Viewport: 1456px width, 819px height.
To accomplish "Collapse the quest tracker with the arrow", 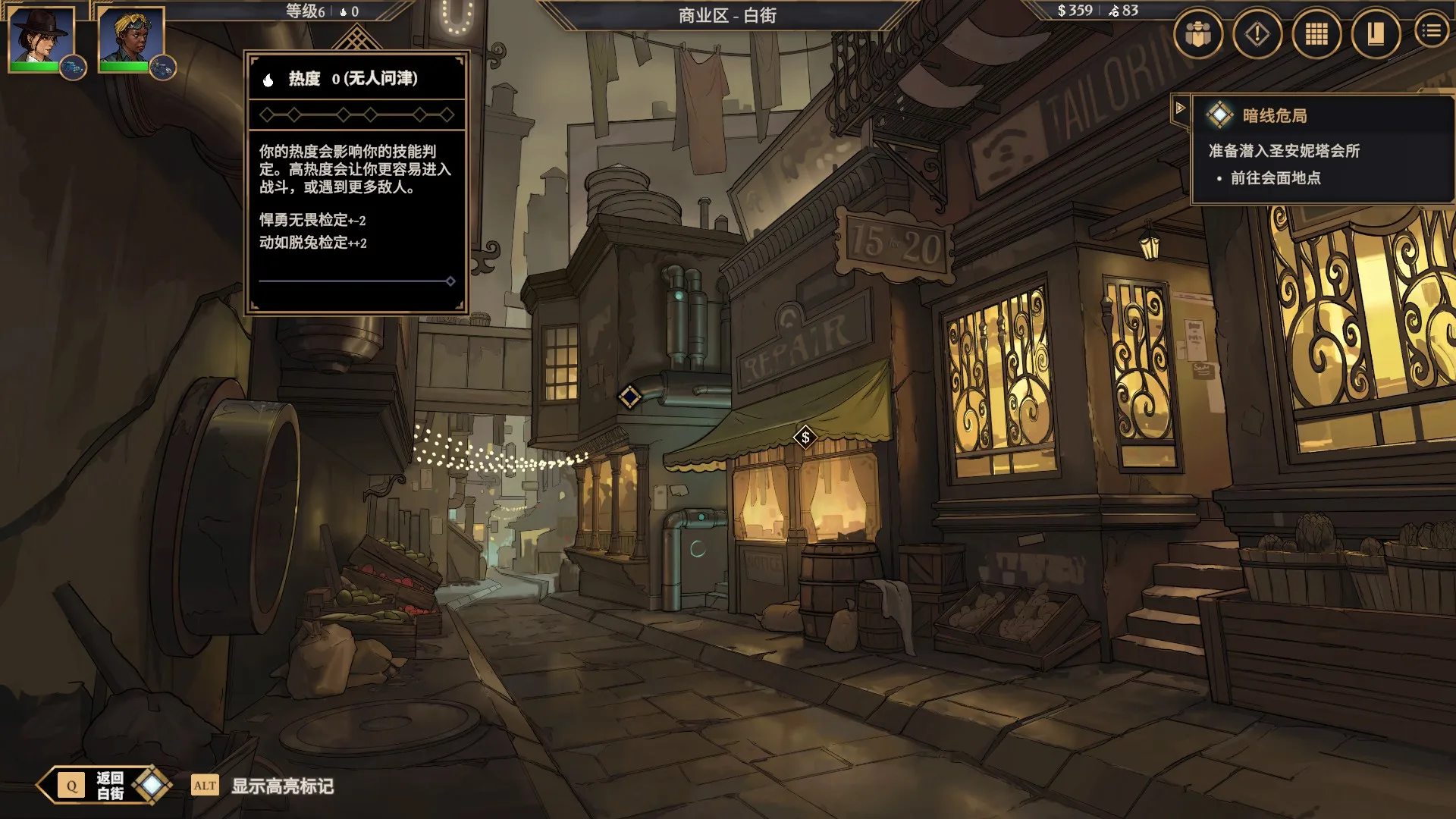I will tap(1180, 108).
